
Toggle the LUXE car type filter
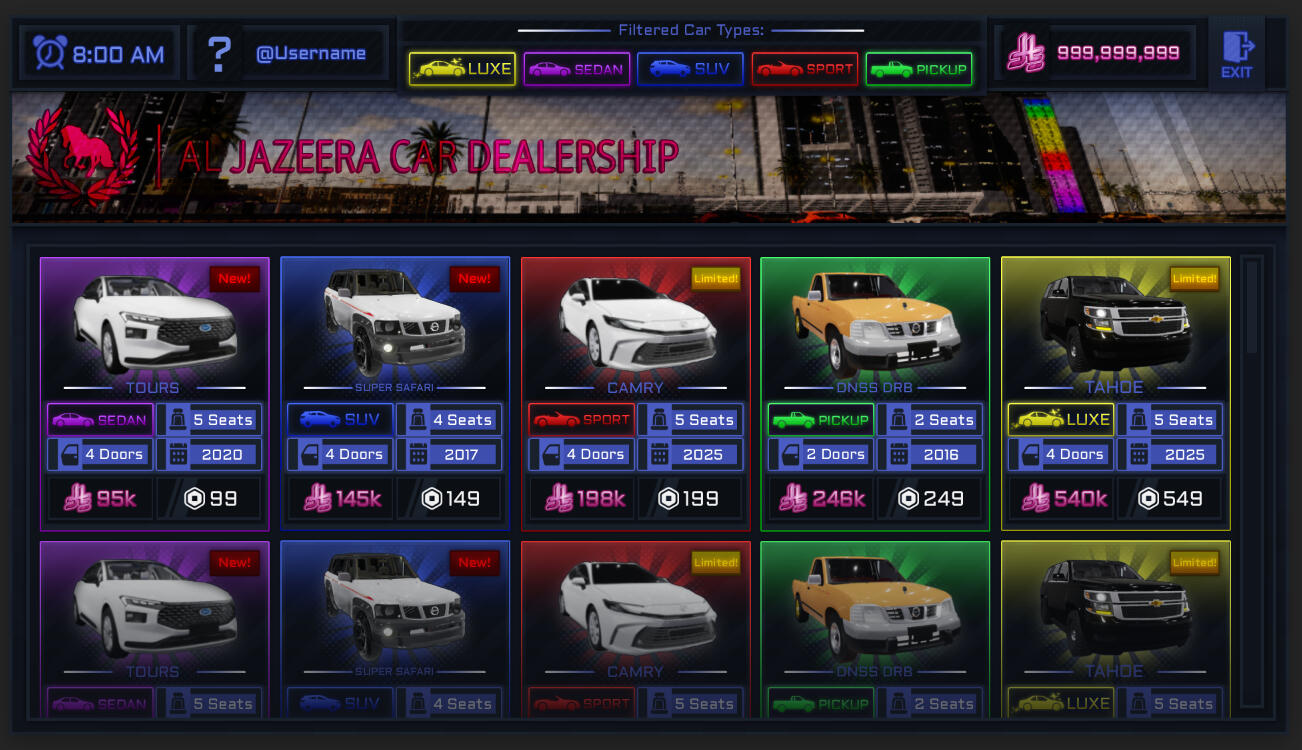(462, 69)
